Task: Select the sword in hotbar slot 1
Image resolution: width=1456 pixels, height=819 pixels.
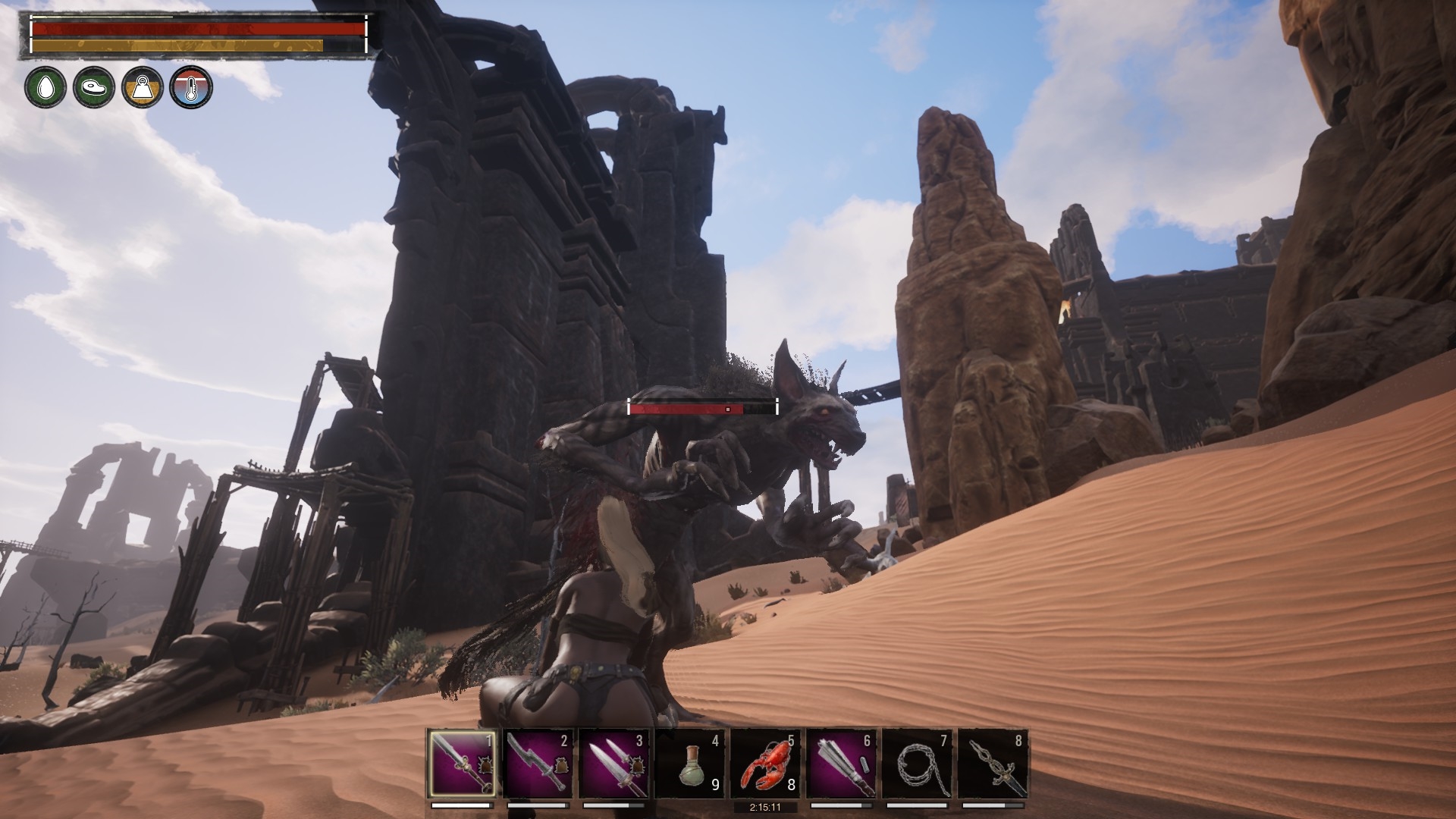Action: [463, 764]
